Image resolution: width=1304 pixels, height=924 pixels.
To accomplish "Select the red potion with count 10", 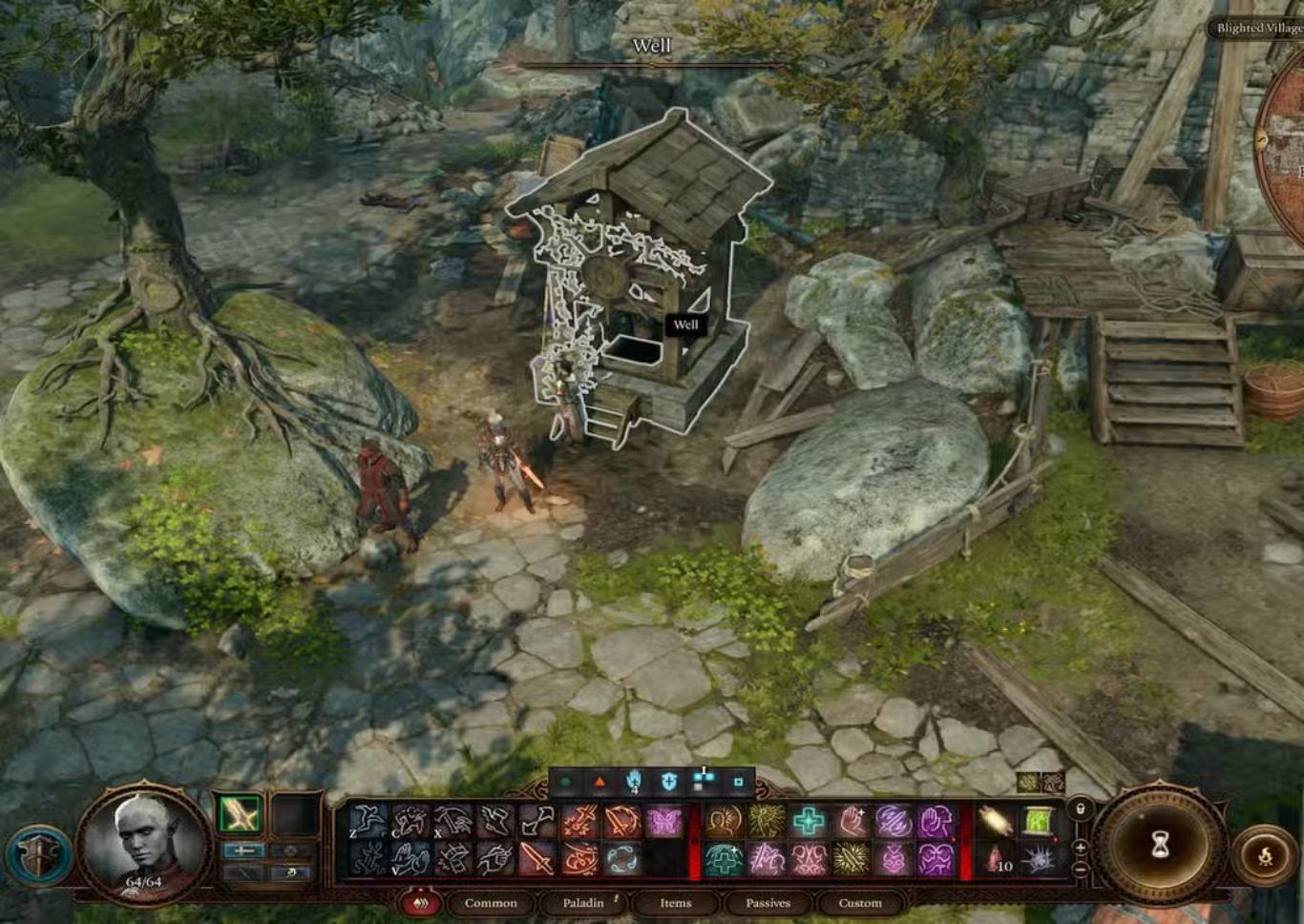I will tap(995, 859).
